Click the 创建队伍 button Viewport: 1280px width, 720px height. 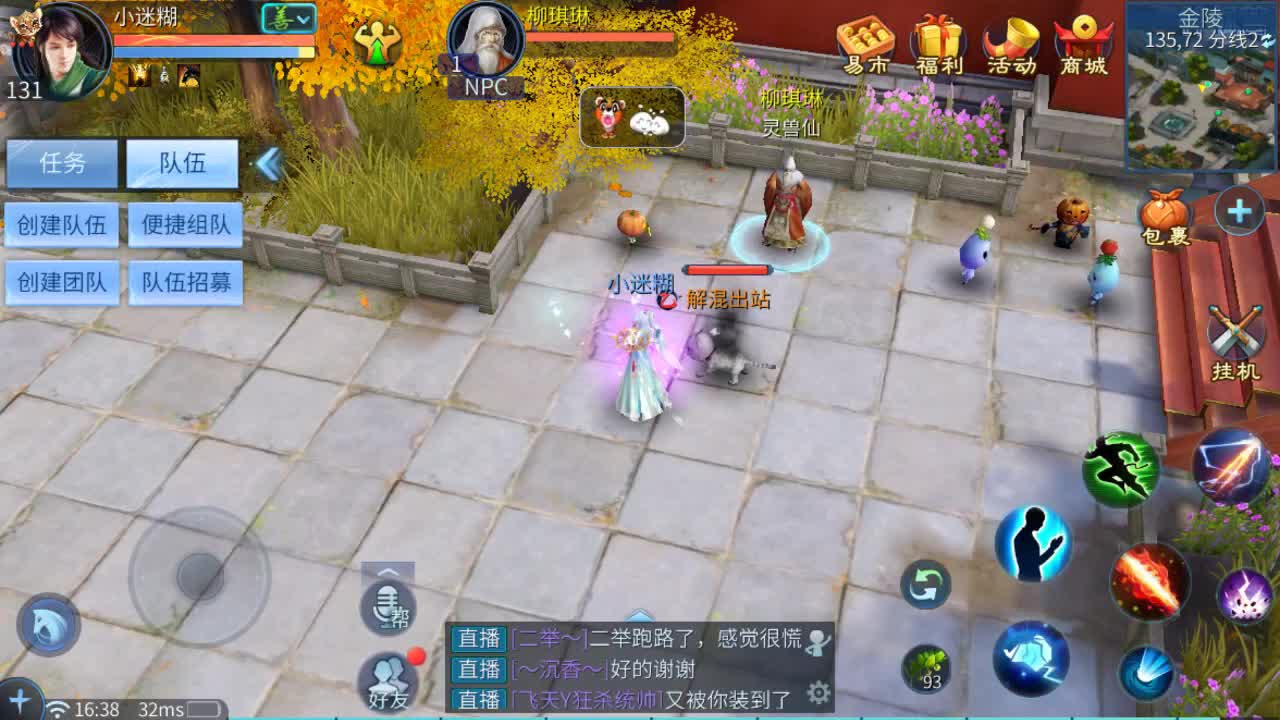point(62,225)
